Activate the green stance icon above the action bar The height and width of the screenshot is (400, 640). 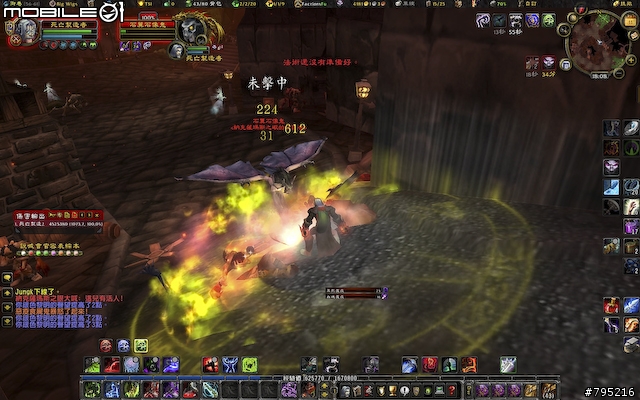[x=141, y=345]
